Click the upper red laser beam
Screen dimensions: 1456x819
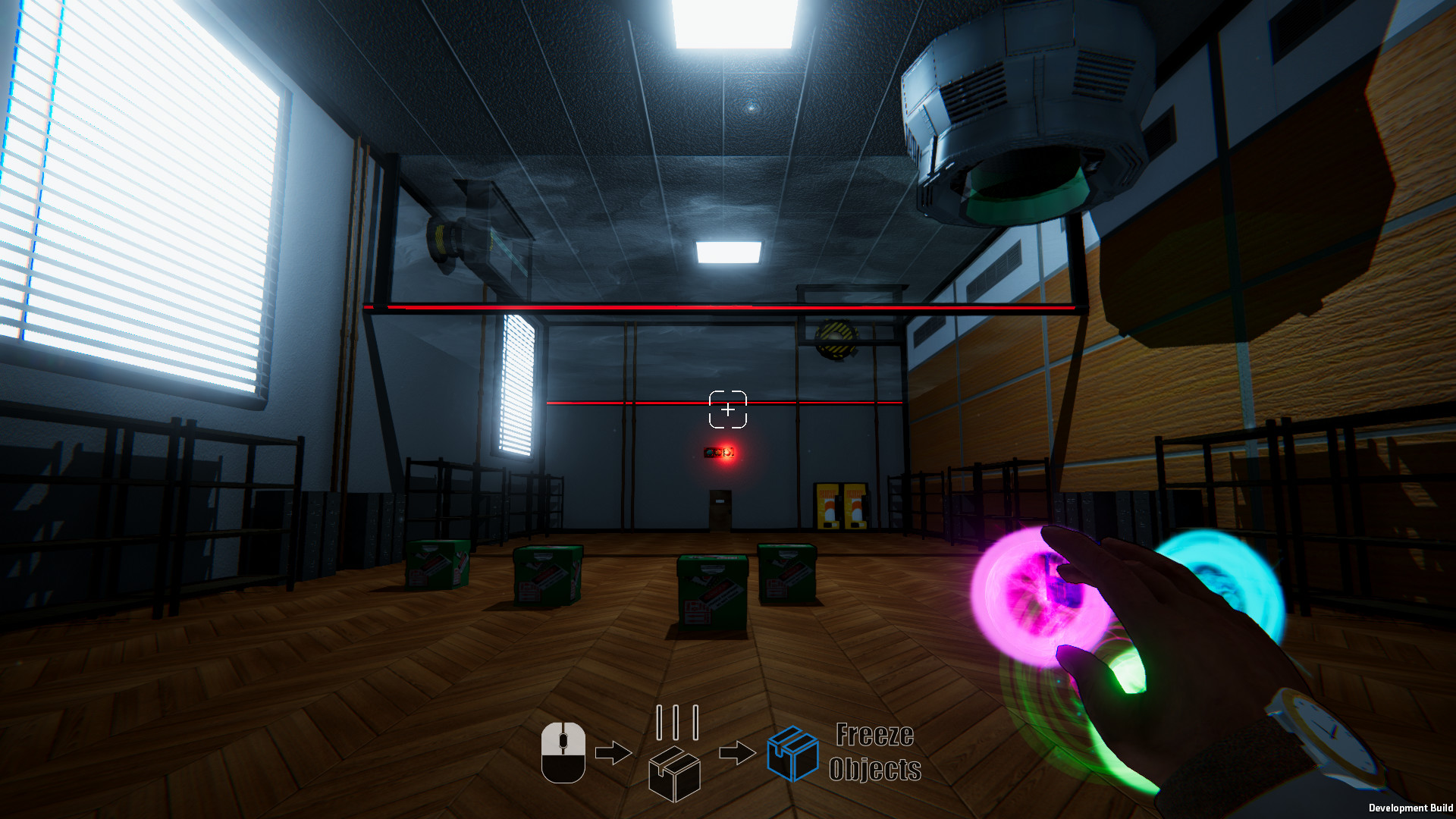point(720,306)
